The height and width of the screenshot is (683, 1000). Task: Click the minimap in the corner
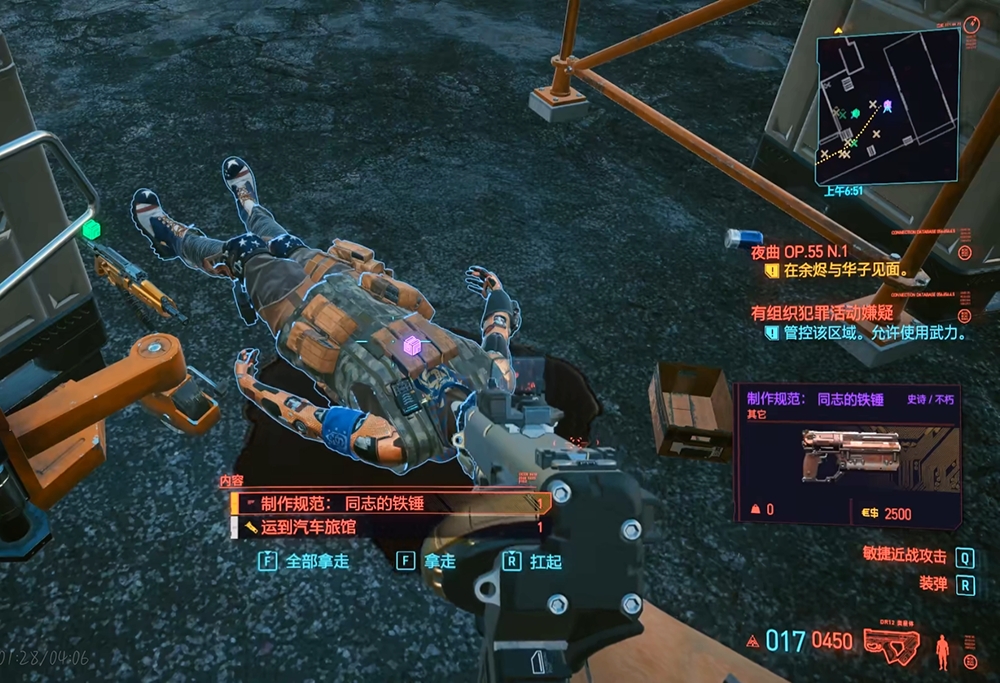tap(886, 104)
